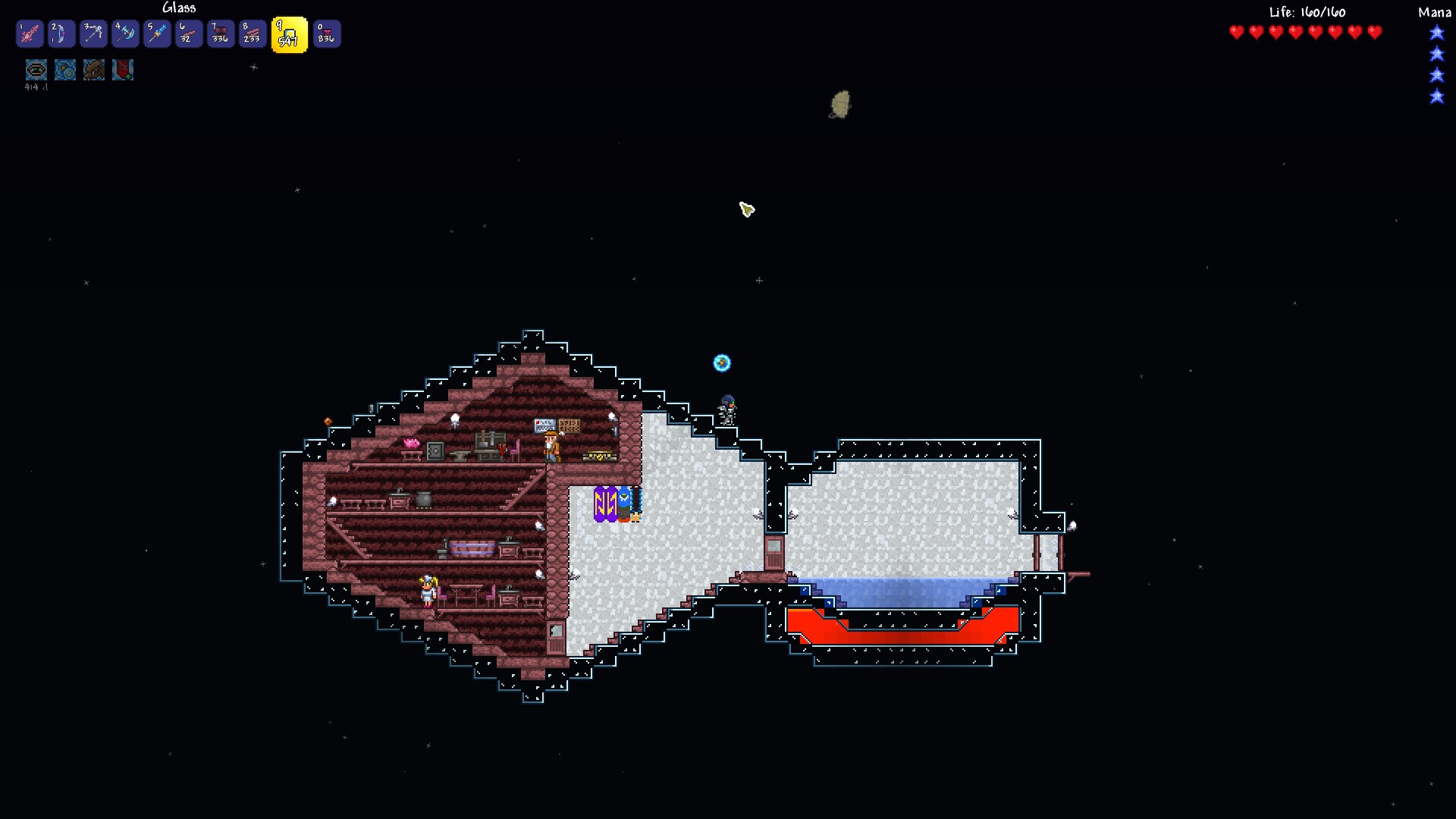This screenshot has height=819, width=1456.
Task: Open the wooden door at the house bottom
Action: point(555,637)
